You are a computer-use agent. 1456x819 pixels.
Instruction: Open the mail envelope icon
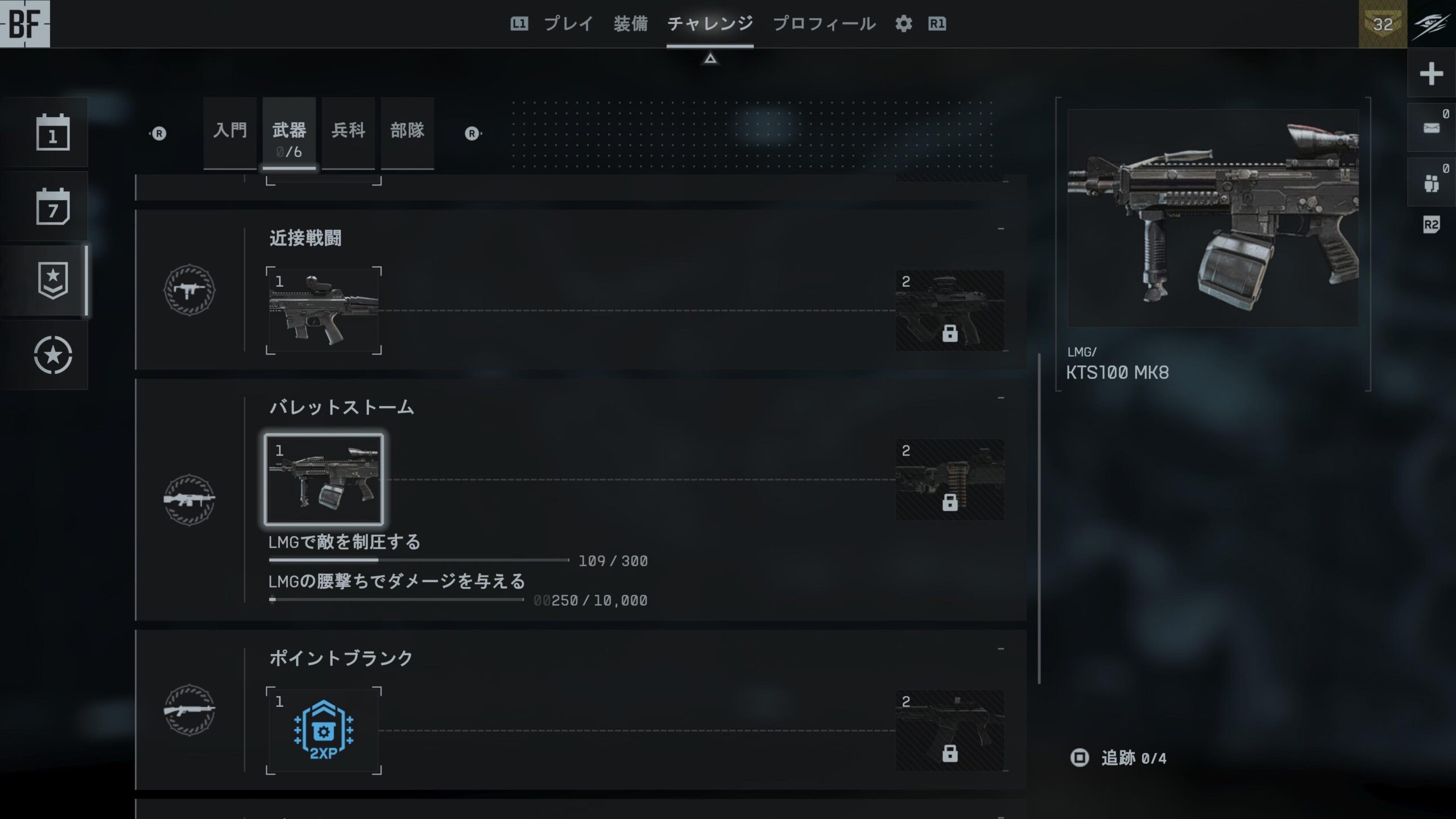(x=1431, y=128)
